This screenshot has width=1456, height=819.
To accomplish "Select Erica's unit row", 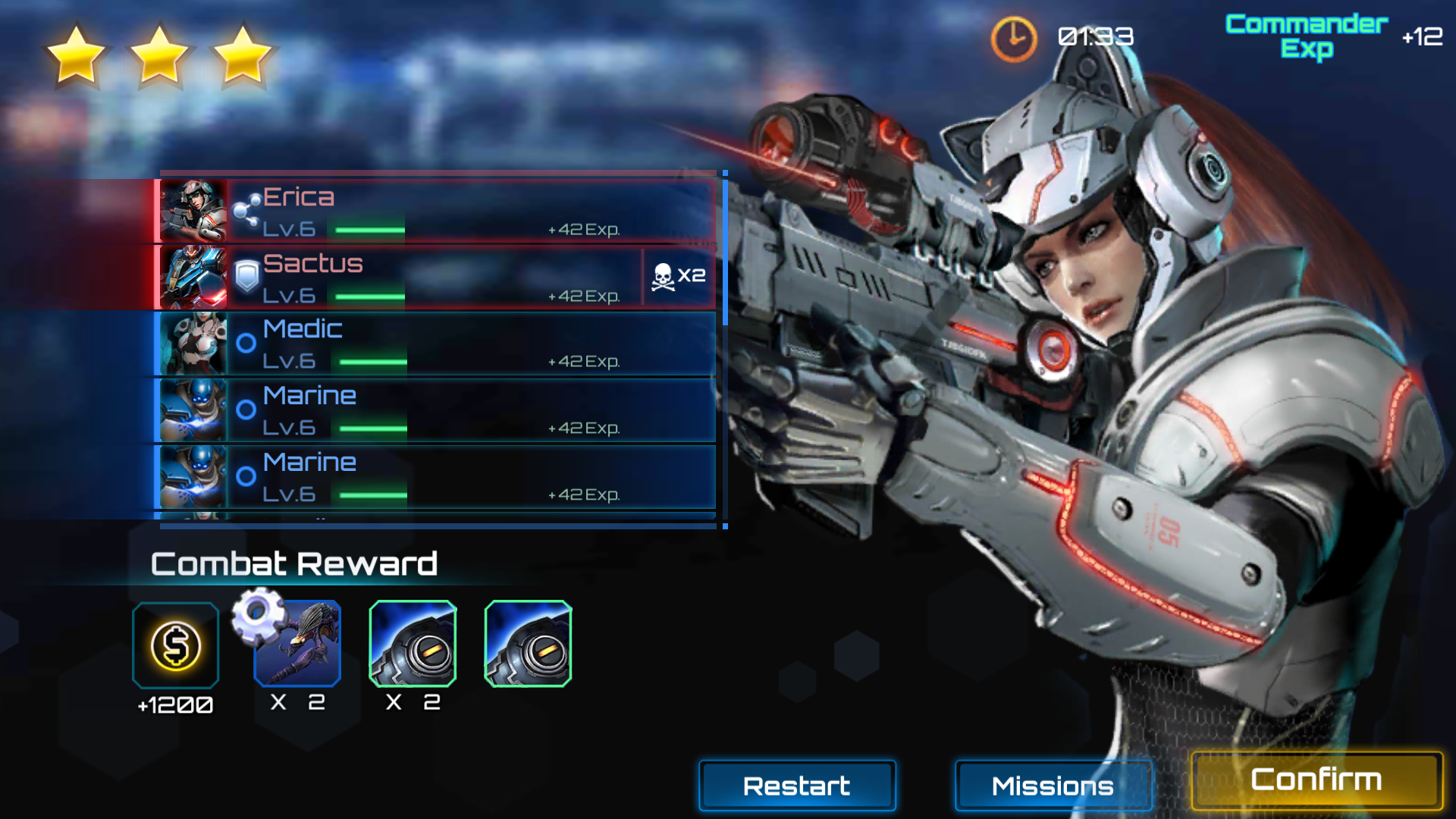I will pyautogui.click(x=470, y=211).
